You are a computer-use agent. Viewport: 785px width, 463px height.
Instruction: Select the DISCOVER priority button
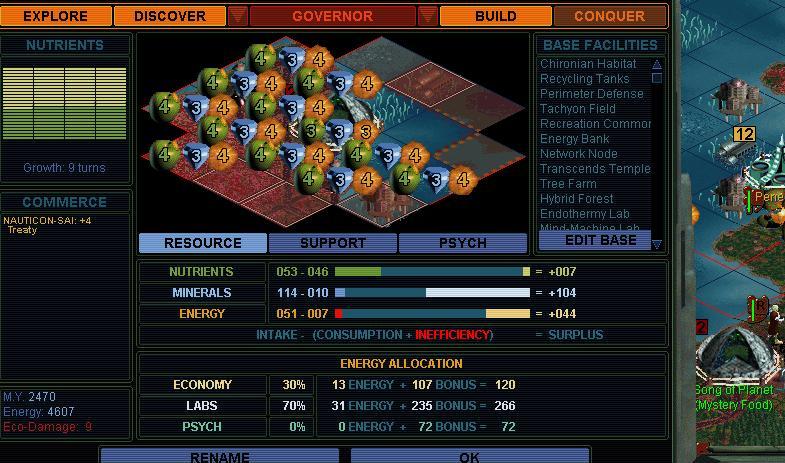click(169, 16)
